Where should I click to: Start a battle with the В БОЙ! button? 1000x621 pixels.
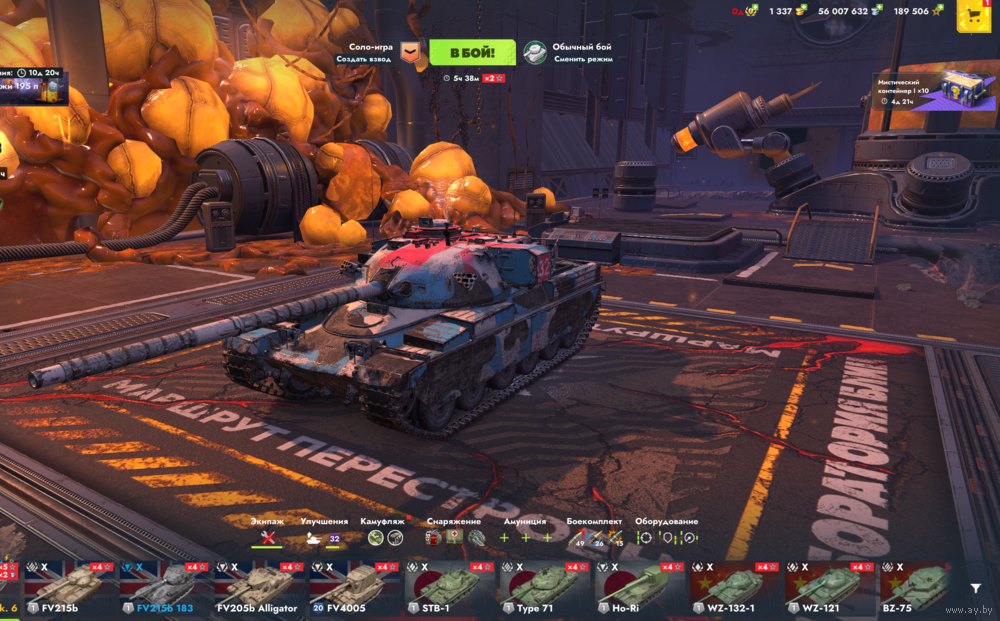[x=472, y=52]
